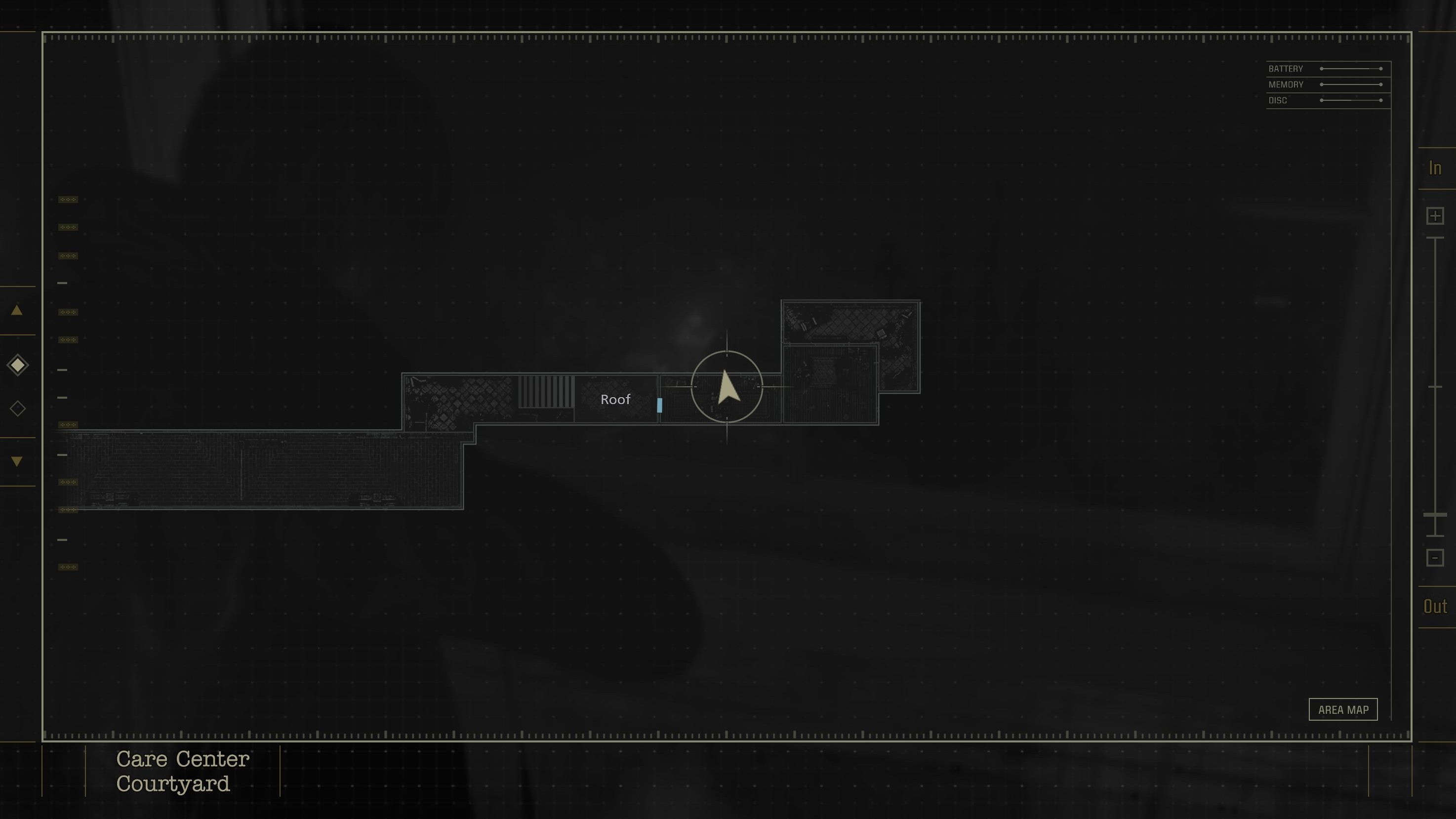Click the DISC status indicator
The height and width of the screenshot is (819, 1456).
click(1326, 100)
